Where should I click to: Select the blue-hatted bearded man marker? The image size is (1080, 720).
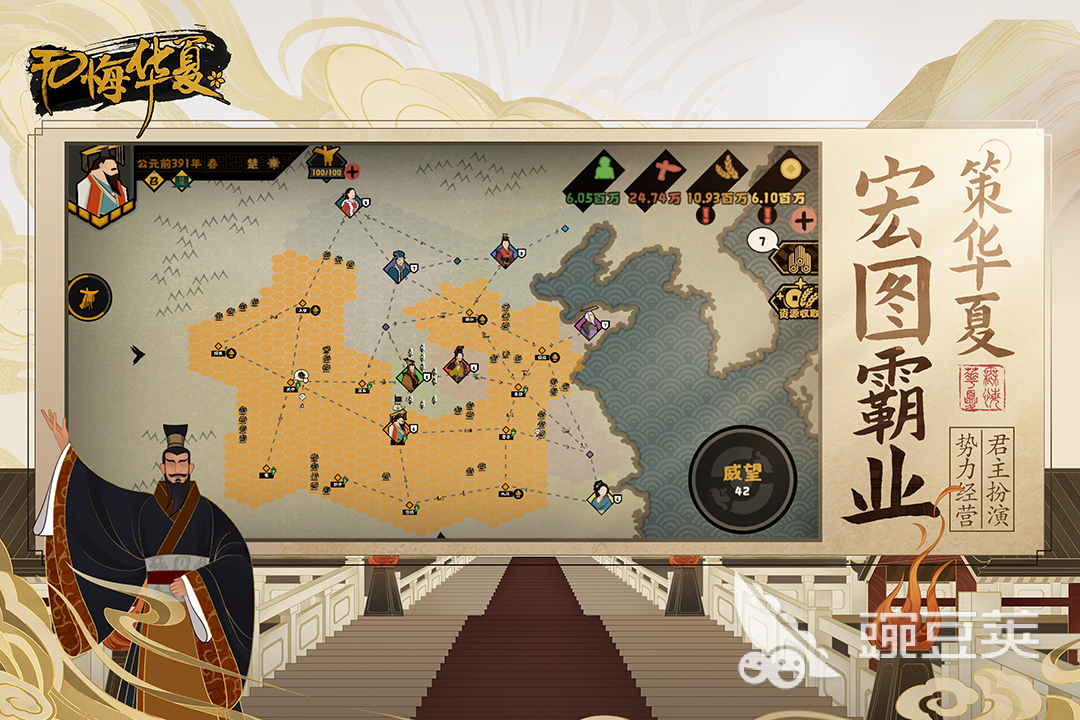(397, 267)
